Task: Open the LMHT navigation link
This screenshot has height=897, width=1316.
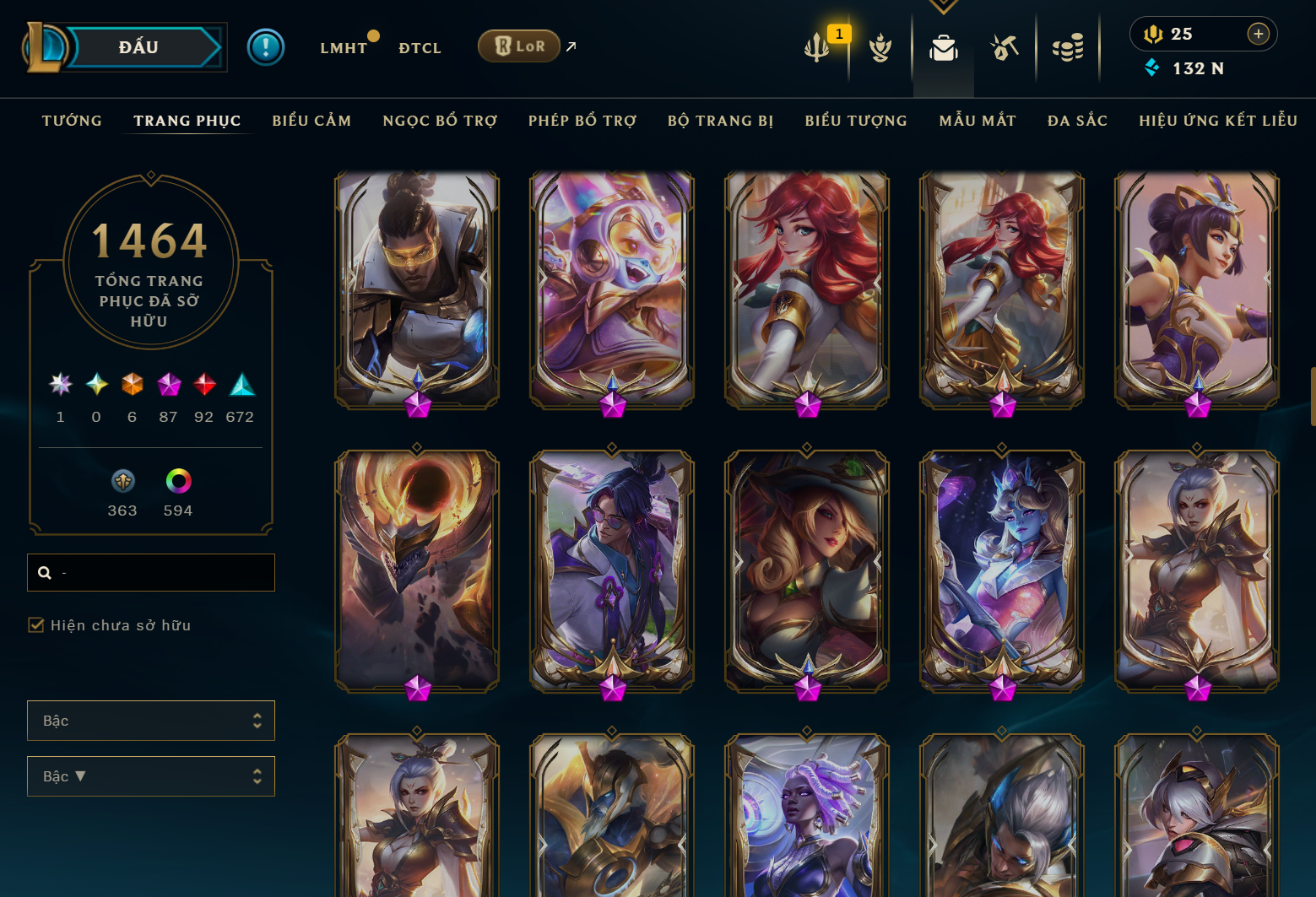Action: coord(344,48)
